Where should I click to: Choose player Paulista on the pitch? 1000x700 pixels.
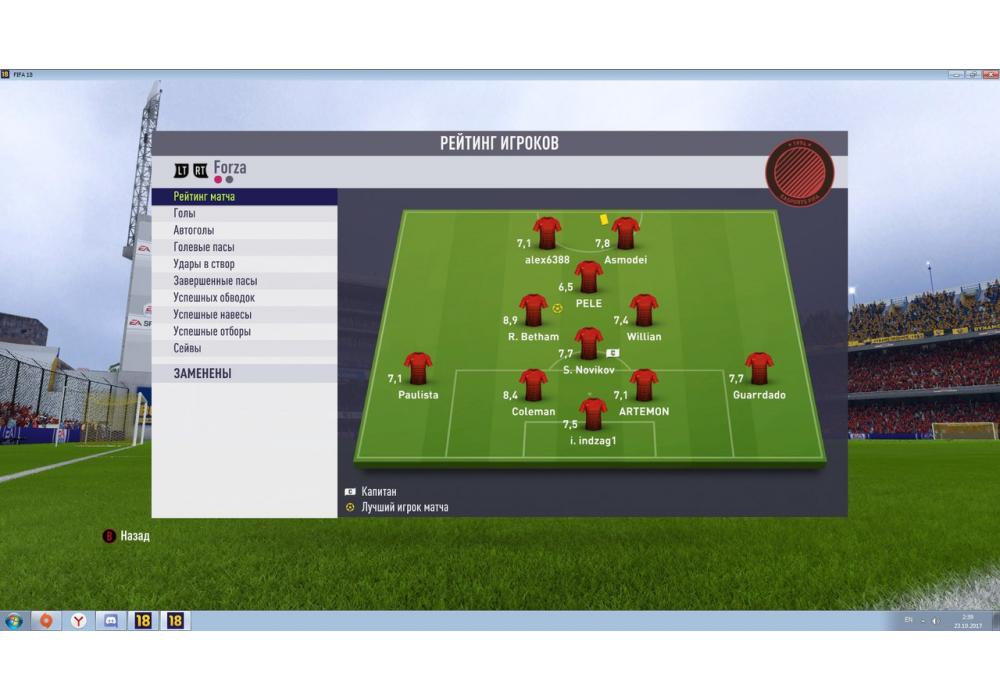click(418, 368)
